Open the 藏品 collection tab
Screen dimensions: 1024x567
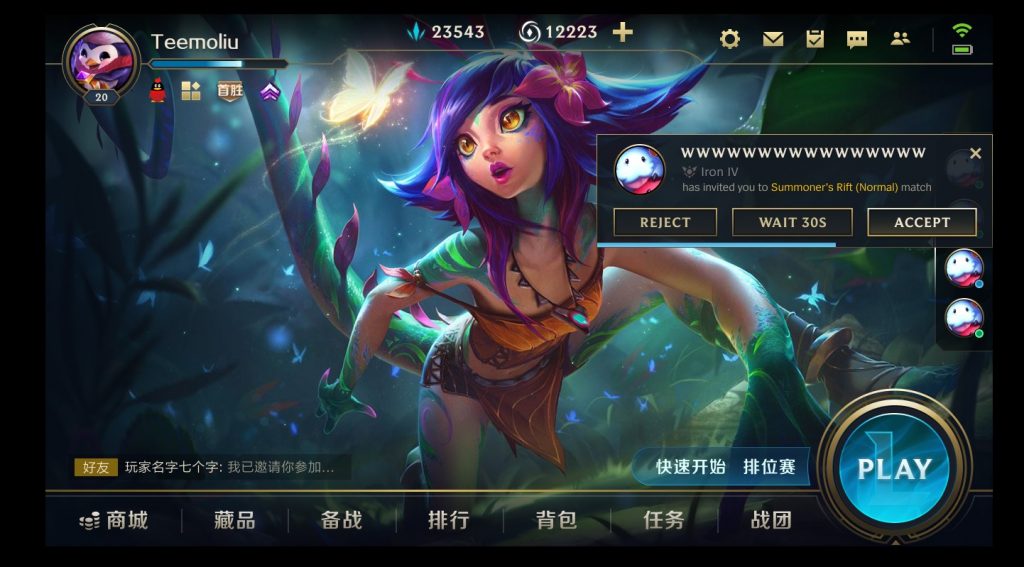(x=234, y=520)
